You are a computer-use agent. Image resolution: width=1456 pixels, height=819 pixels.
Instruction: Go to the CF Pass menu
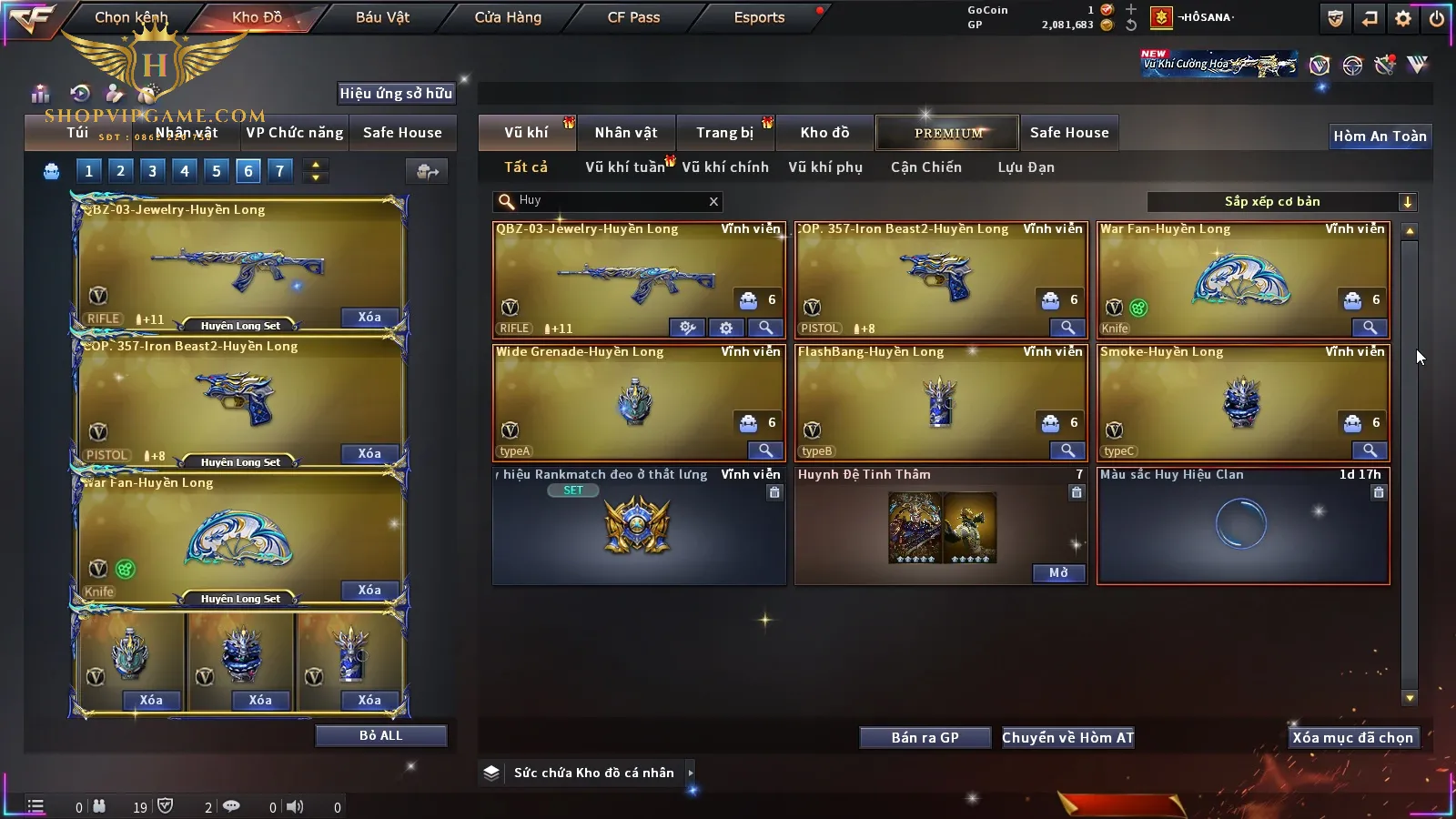[x=633, y=17]
